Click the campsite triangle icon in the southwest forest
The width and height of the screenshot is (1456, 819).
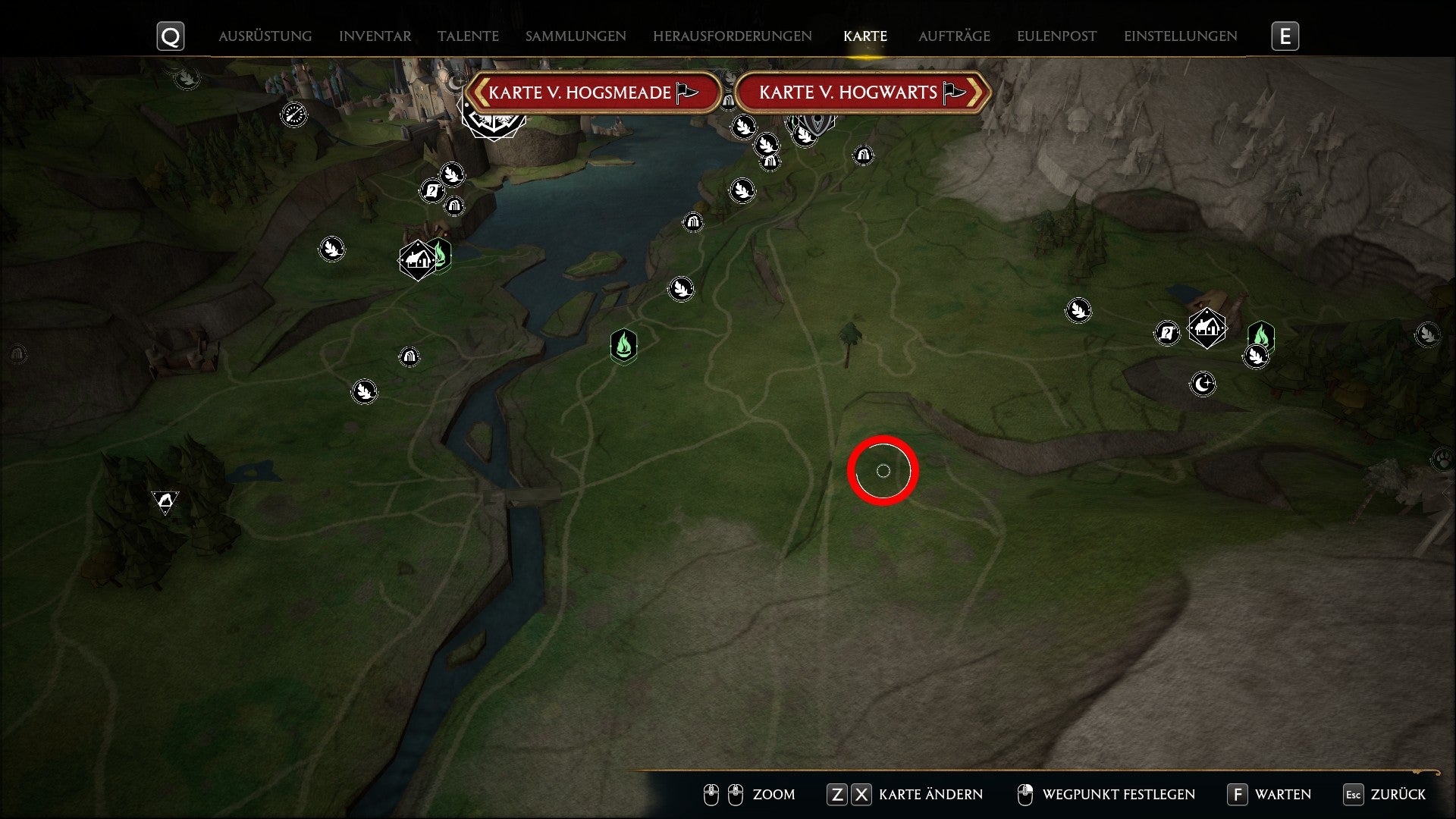tap(165, 499)
